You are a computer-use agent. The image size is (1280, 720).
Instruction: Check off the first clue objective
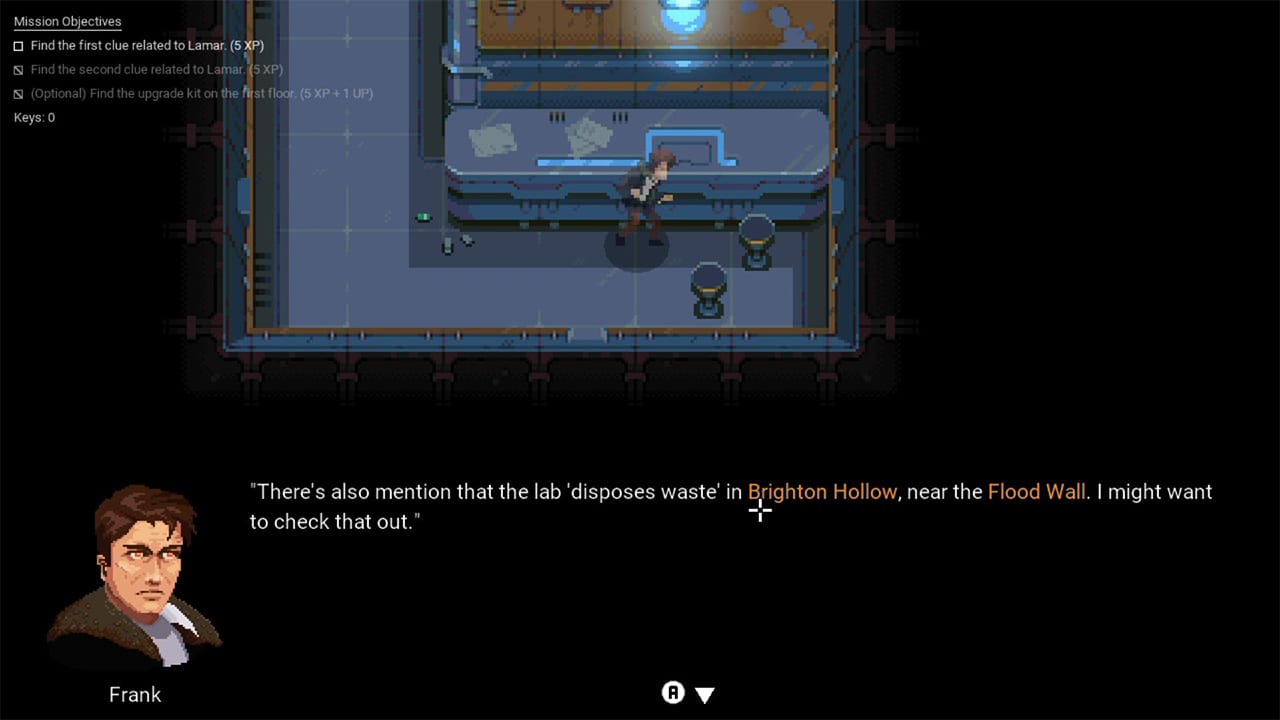click(17, 45)
